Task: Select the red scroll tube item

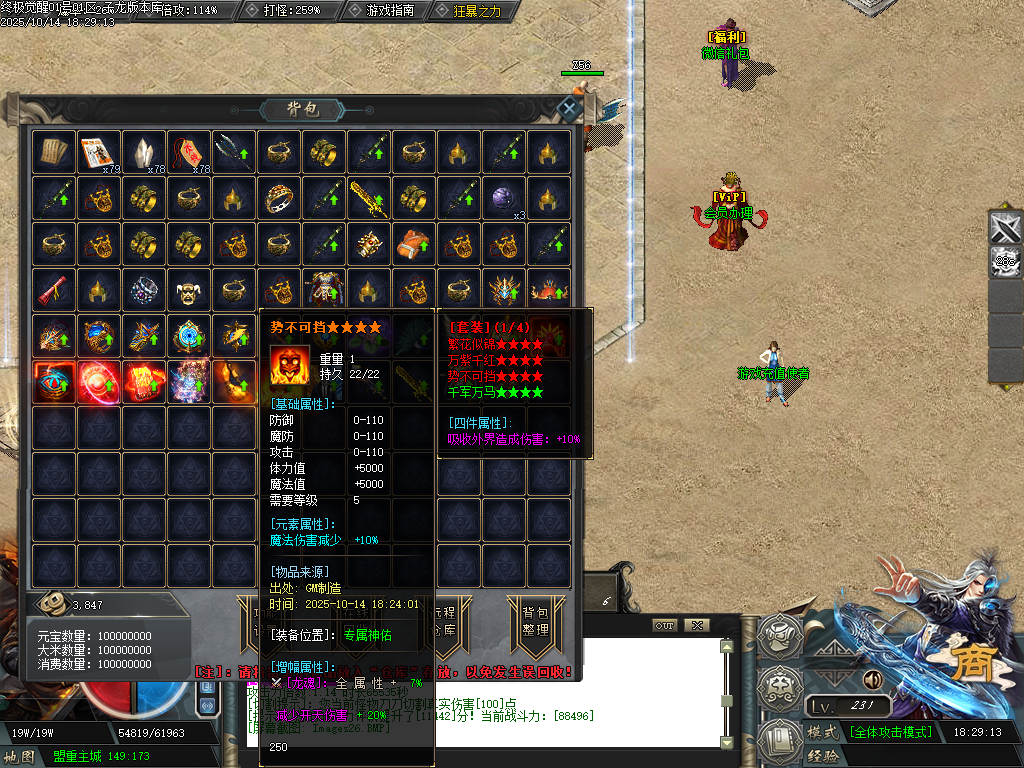Action: tap(54, 289)
